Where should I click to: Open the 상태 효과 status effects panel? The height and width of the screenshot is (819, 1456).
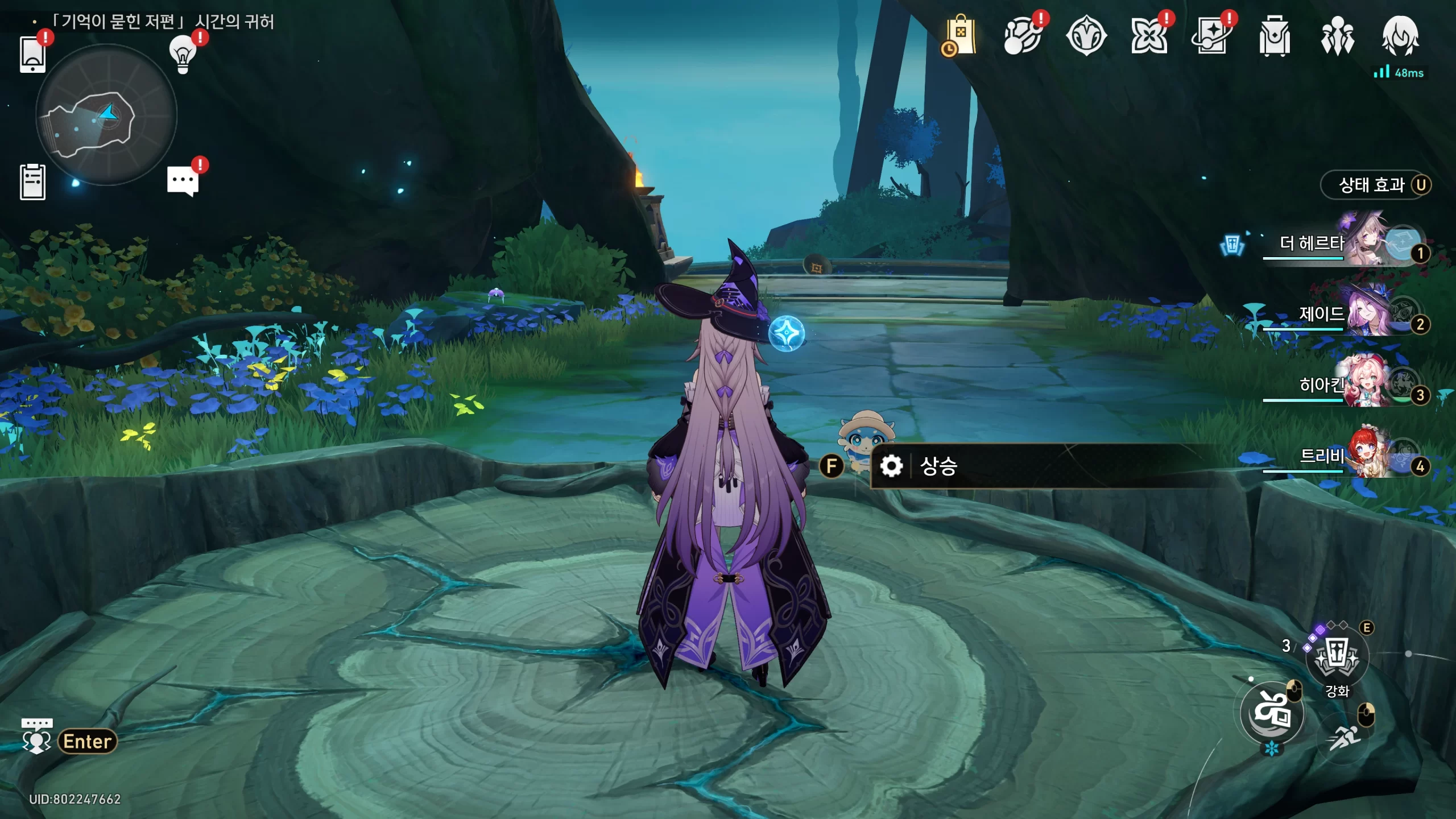(1375, 185)
